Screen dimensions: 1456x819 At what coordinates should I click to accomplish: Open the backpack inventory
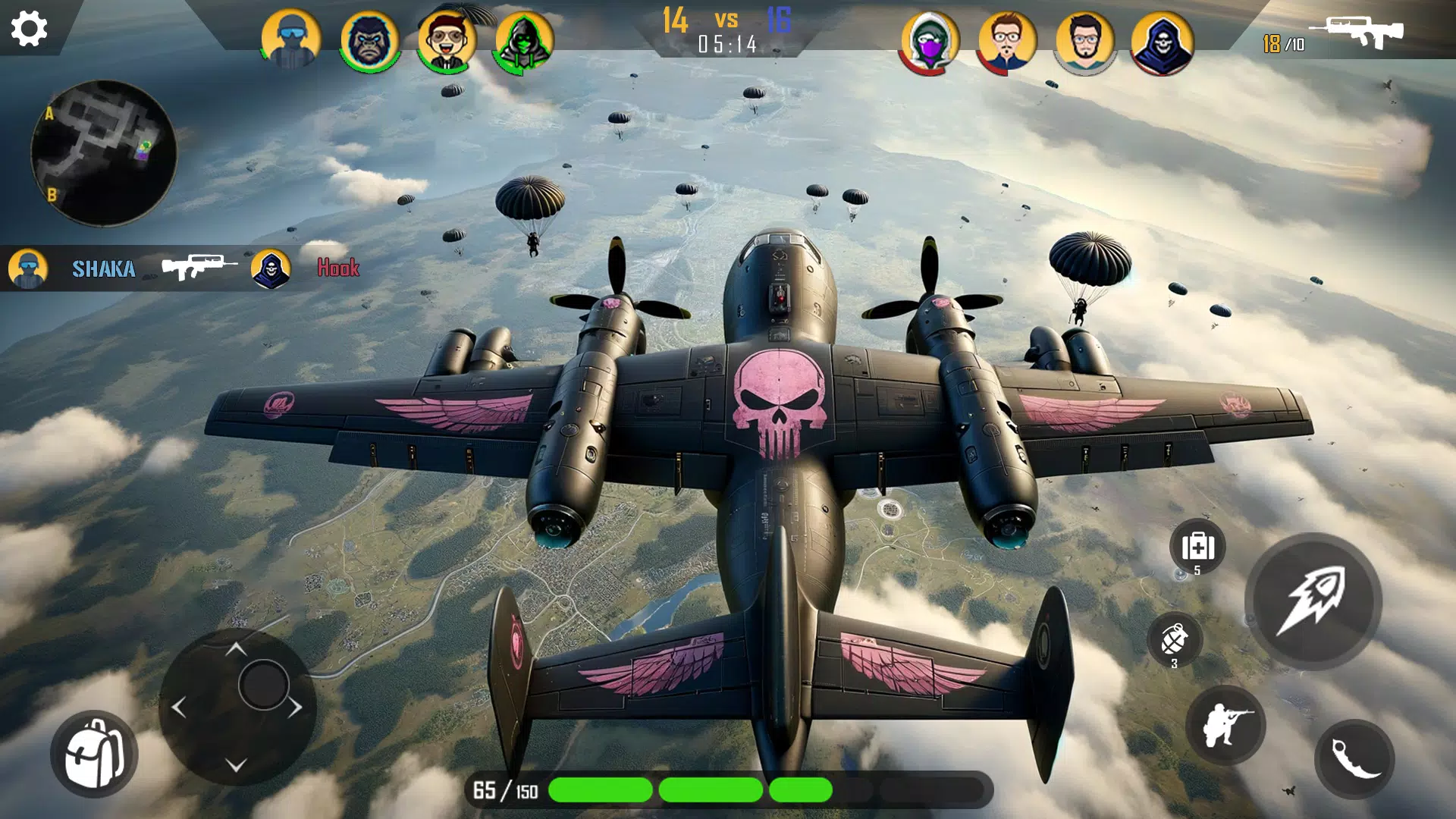point(94,754)
